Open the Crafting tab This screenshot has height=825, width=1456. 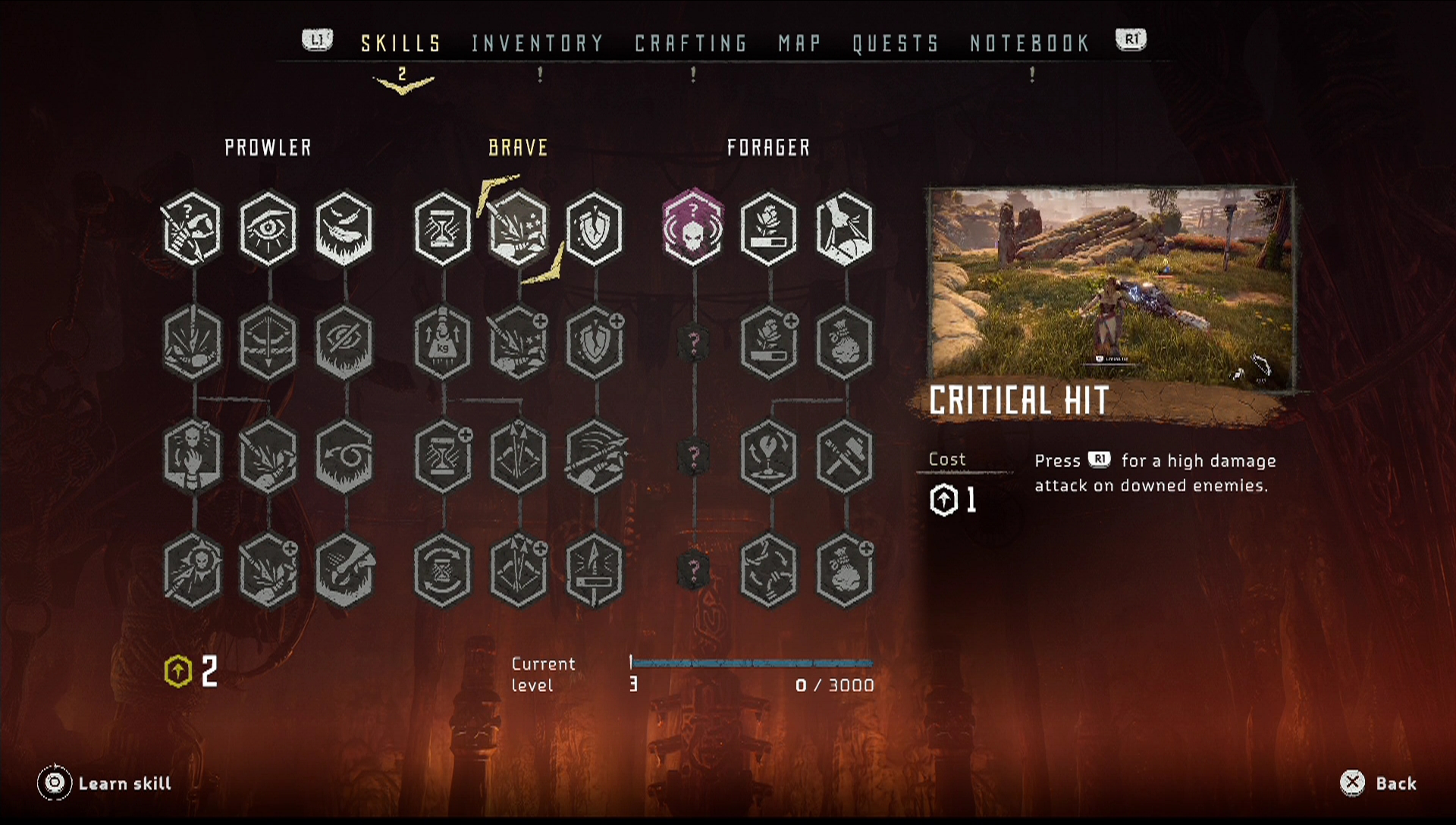[691, 43]
